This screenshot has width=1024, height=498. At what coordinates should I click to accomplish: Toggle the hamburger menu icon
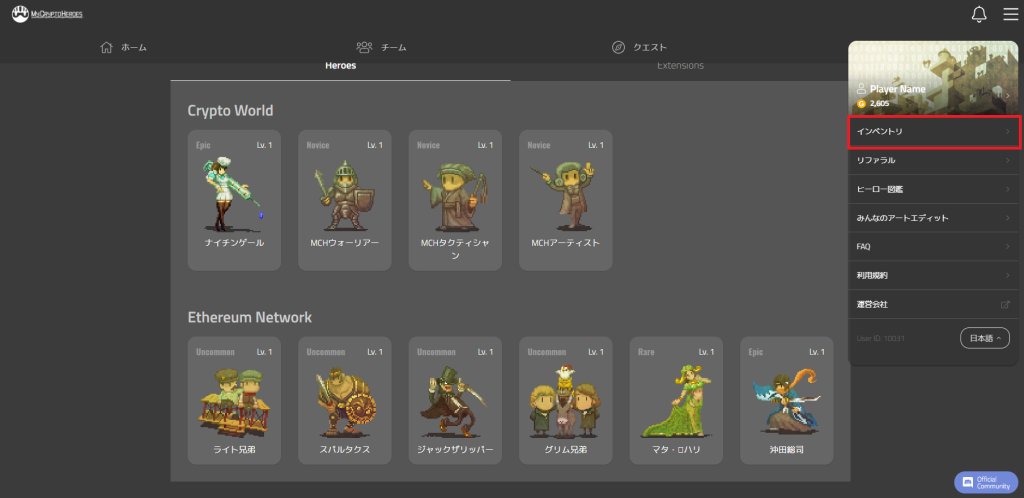[1010, 14]
